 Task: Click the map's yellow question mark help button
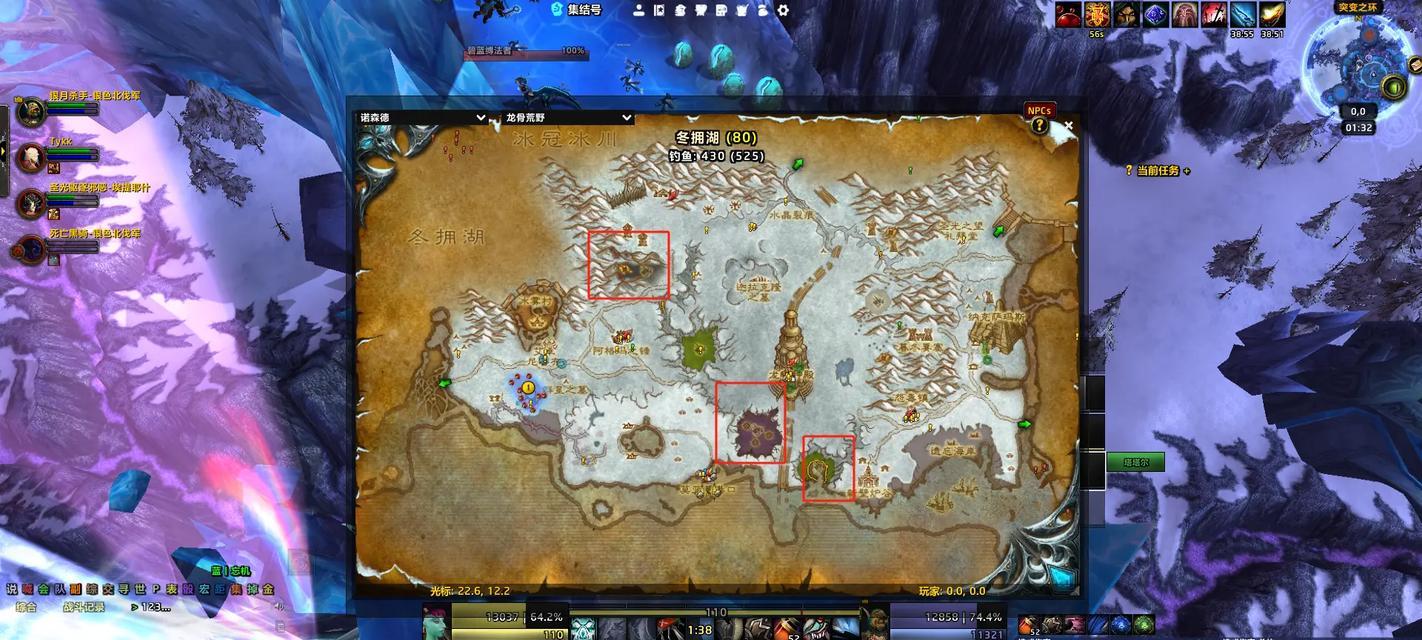1040,126
